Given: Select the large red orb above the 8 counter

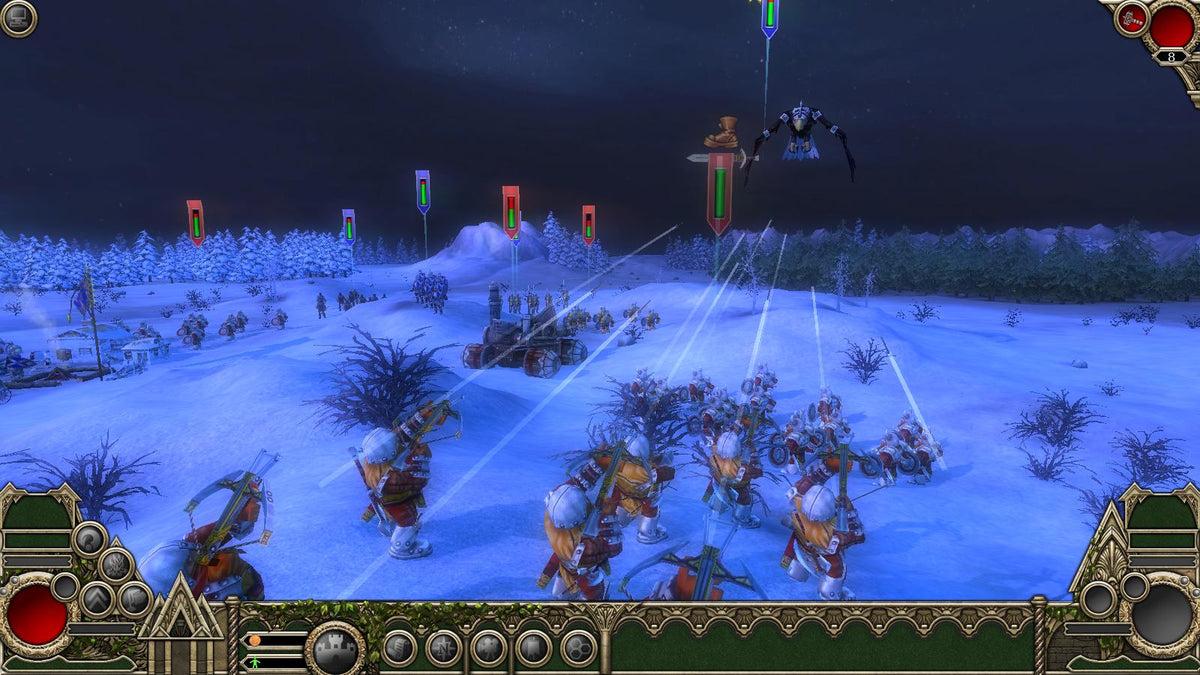Looking at the screenshot, I should [x=1171, y=26].
